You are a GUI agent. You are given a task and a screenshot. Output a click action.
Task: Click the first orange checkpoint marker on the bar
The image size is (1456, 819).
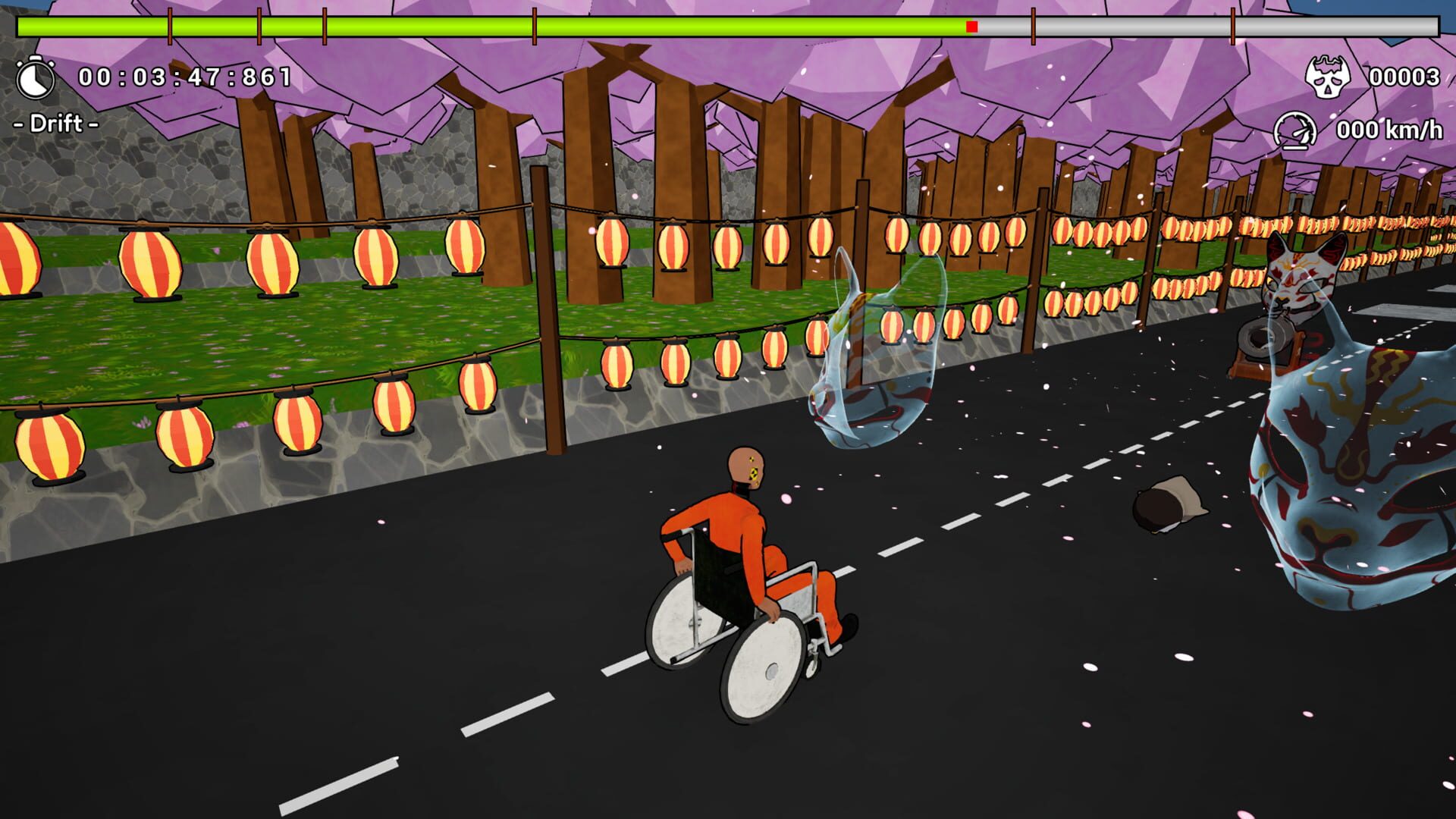pos(171,25)
